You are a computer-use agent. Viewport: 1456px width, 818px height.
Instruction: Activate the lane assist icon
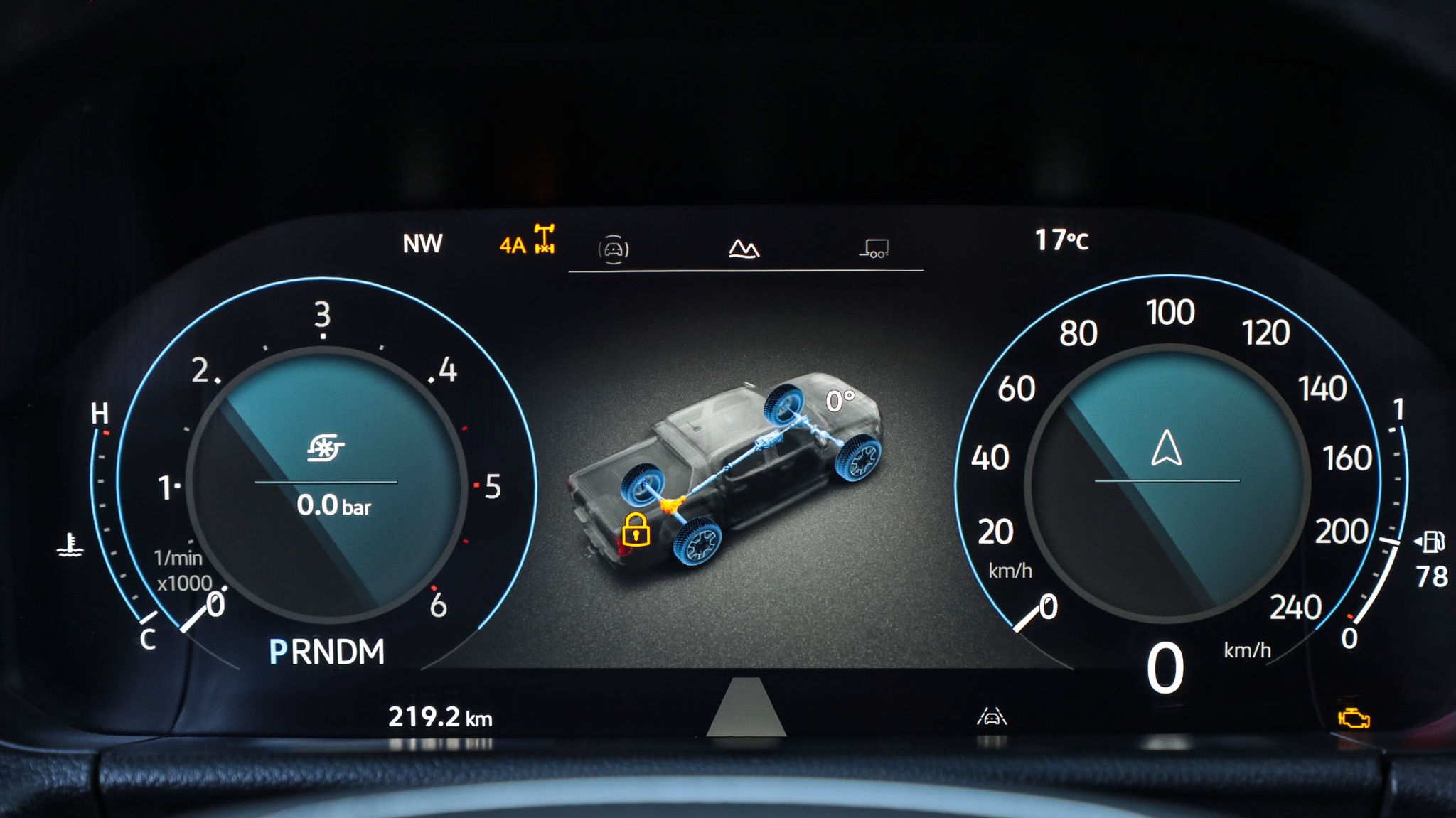992,716
